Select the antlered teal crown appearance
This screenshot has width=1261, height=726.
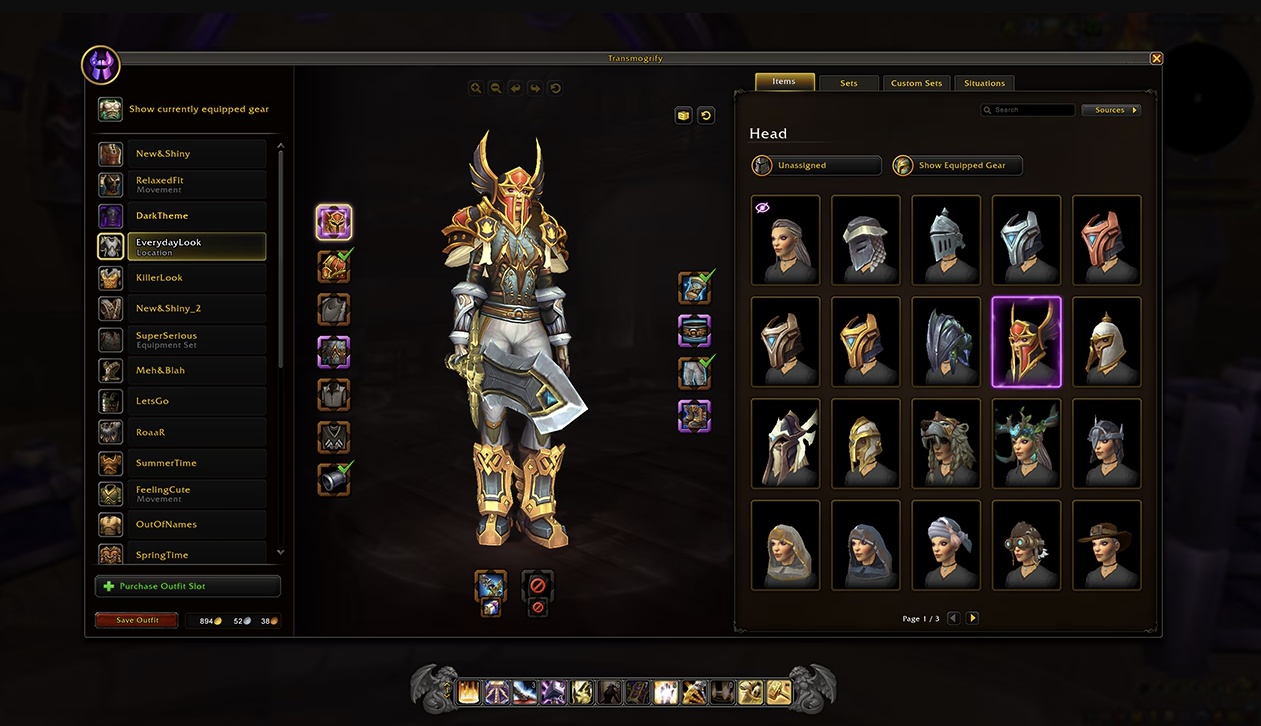click(x=1026, y=442)
